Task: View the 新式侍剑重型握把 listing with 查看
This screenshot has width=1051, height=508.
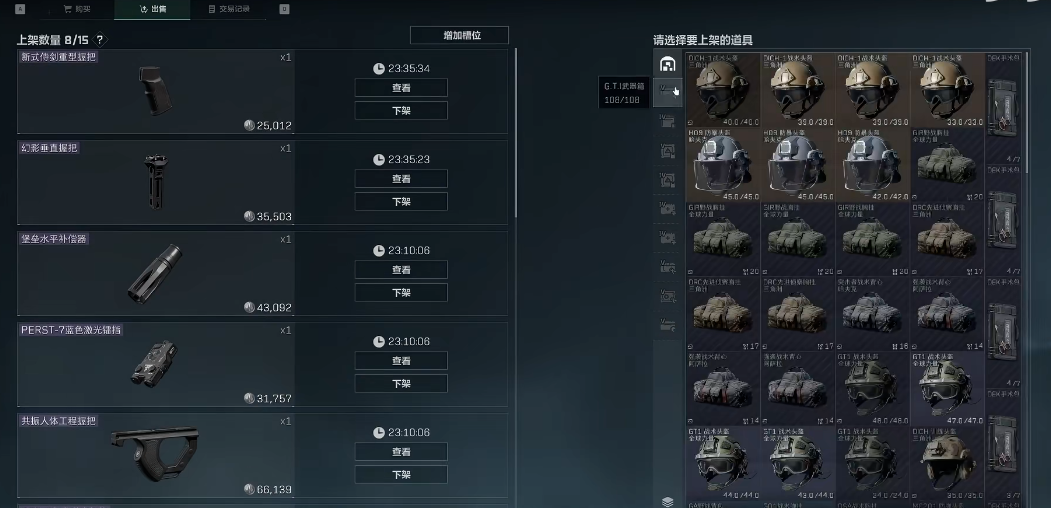Action: [401, 88]
